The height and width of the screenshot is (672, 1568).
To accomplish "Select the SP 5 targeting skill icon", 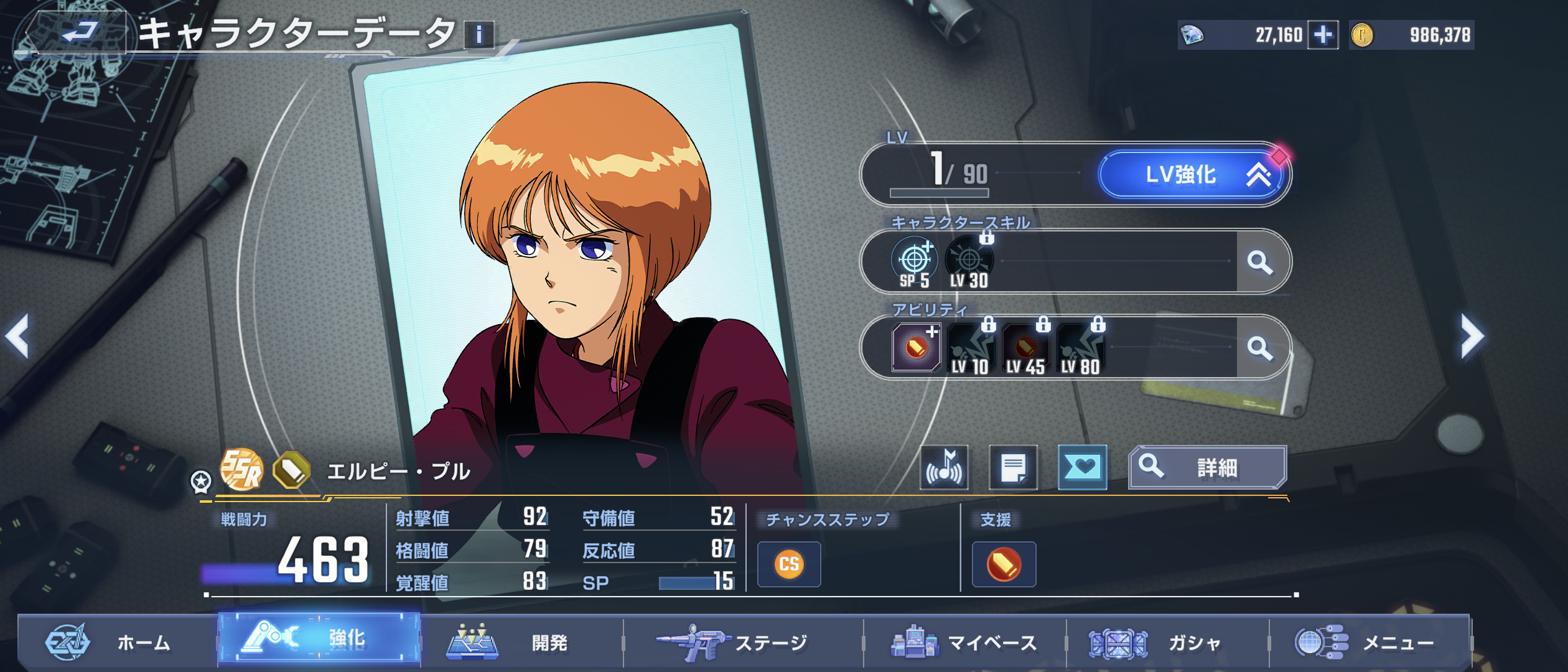I will 914,263.
